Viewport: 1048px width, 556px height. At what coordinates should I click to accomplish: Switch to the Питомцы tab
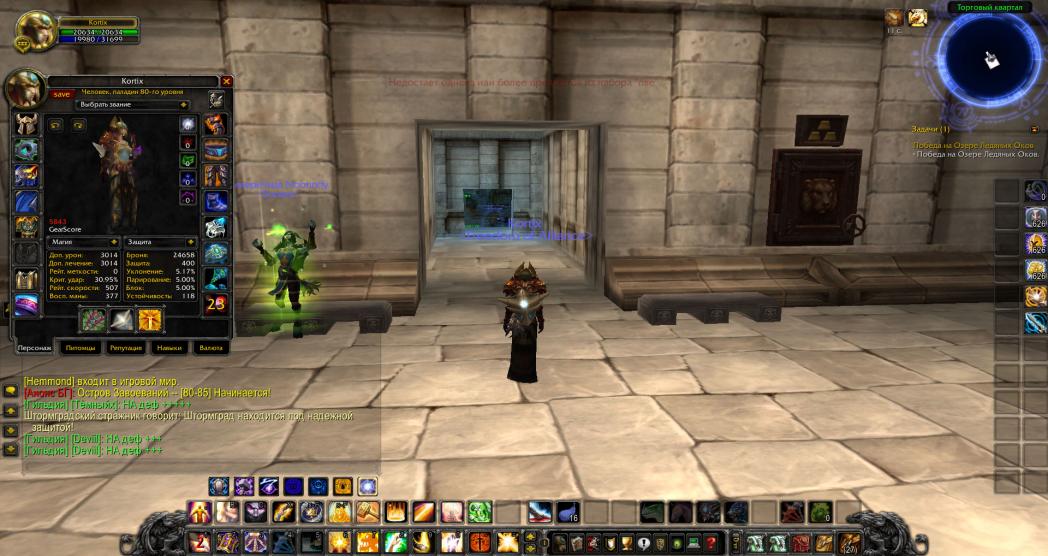78,348
